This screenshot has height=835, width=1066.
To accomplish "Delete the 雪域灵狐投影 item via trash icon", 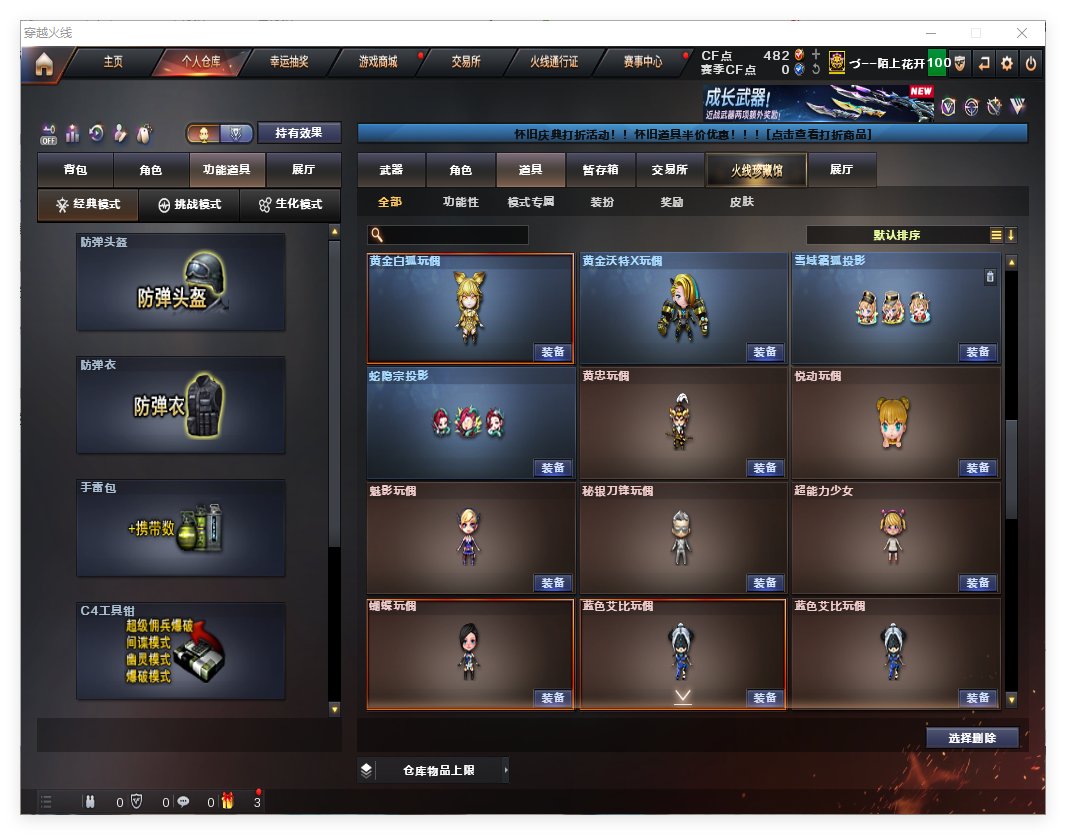I will click(x=990, y=277).
